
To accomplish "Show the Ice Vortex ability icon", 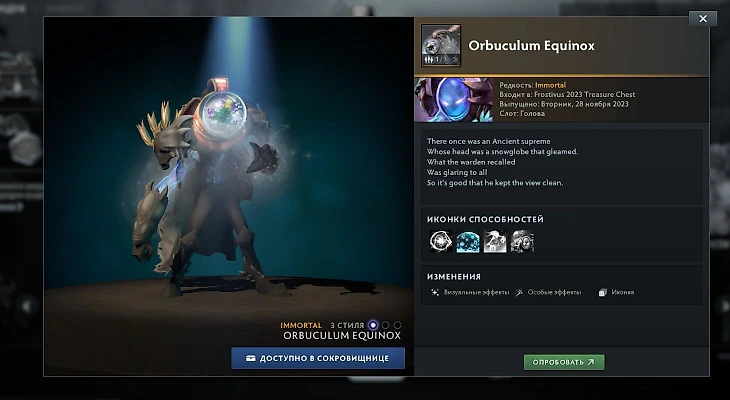I will [467, 241].
